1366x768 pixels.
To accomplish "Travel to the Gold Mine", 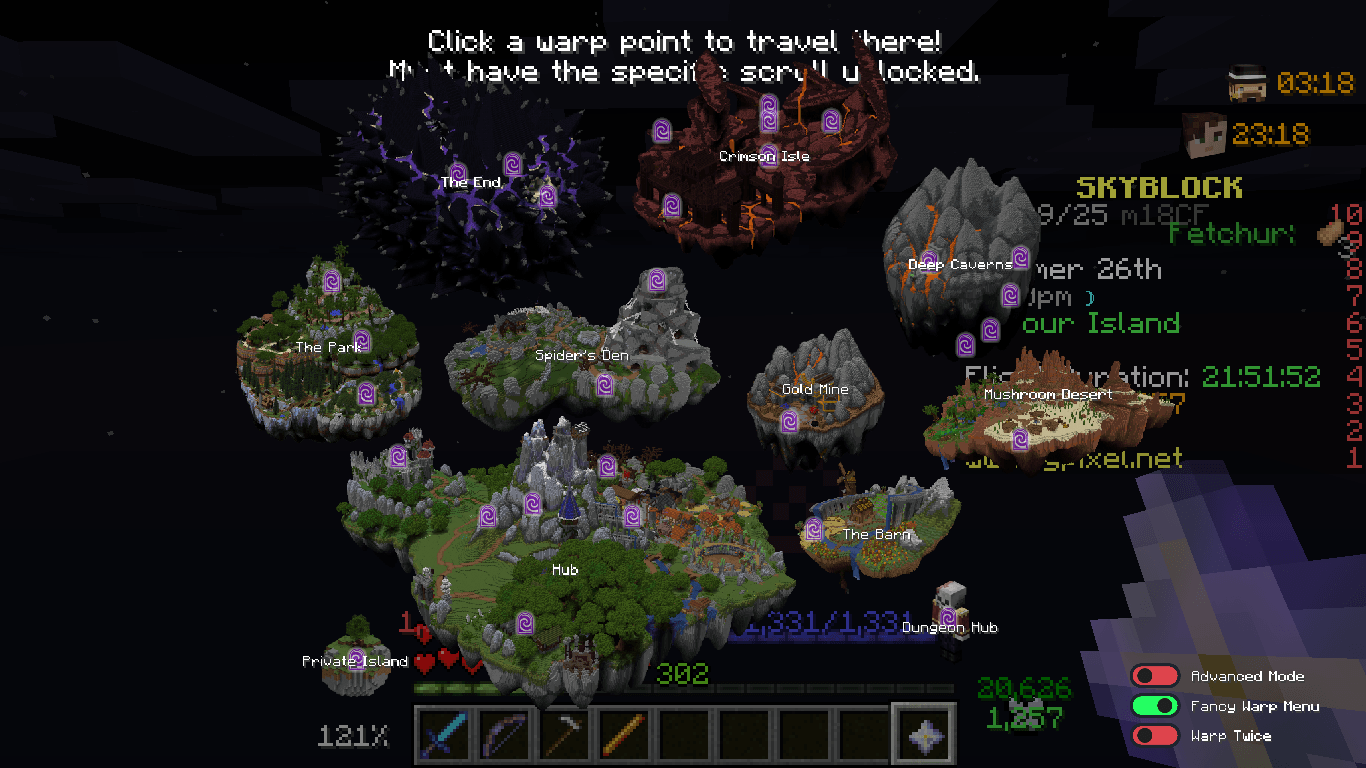I will click(x=814, y=389).
